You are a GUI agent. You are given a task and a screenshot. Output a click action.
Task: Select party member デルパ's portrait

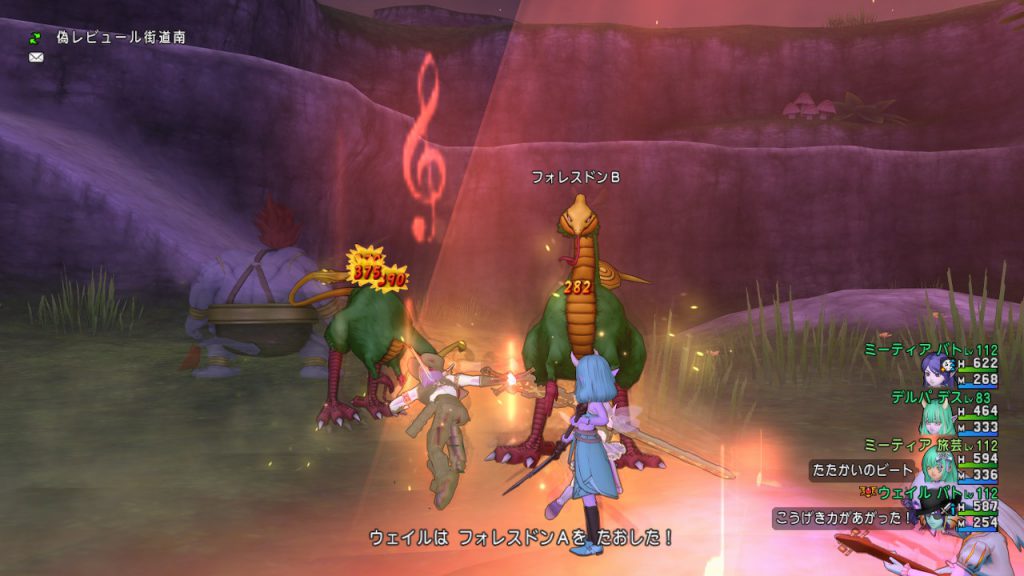point(941,416)
